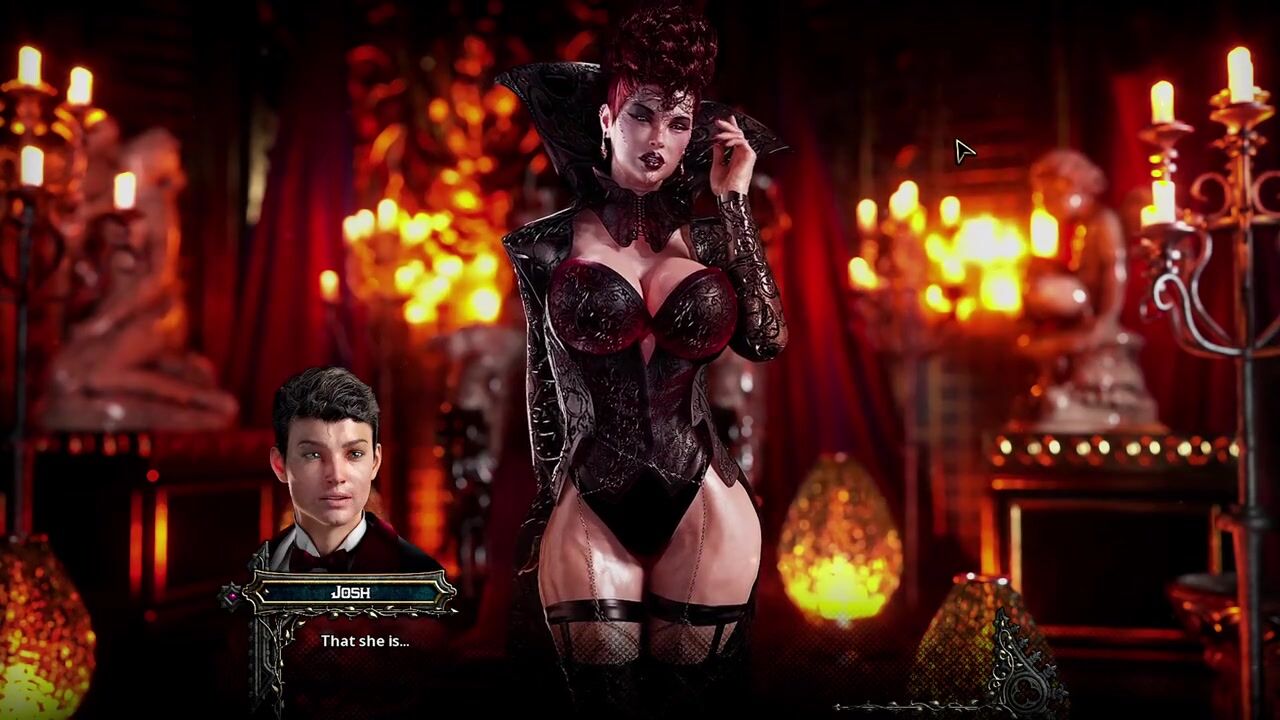Screen dimensions: 1280x720
Task: Advance the dialogue by clicking Josh's text box
Action: (365, 641)
